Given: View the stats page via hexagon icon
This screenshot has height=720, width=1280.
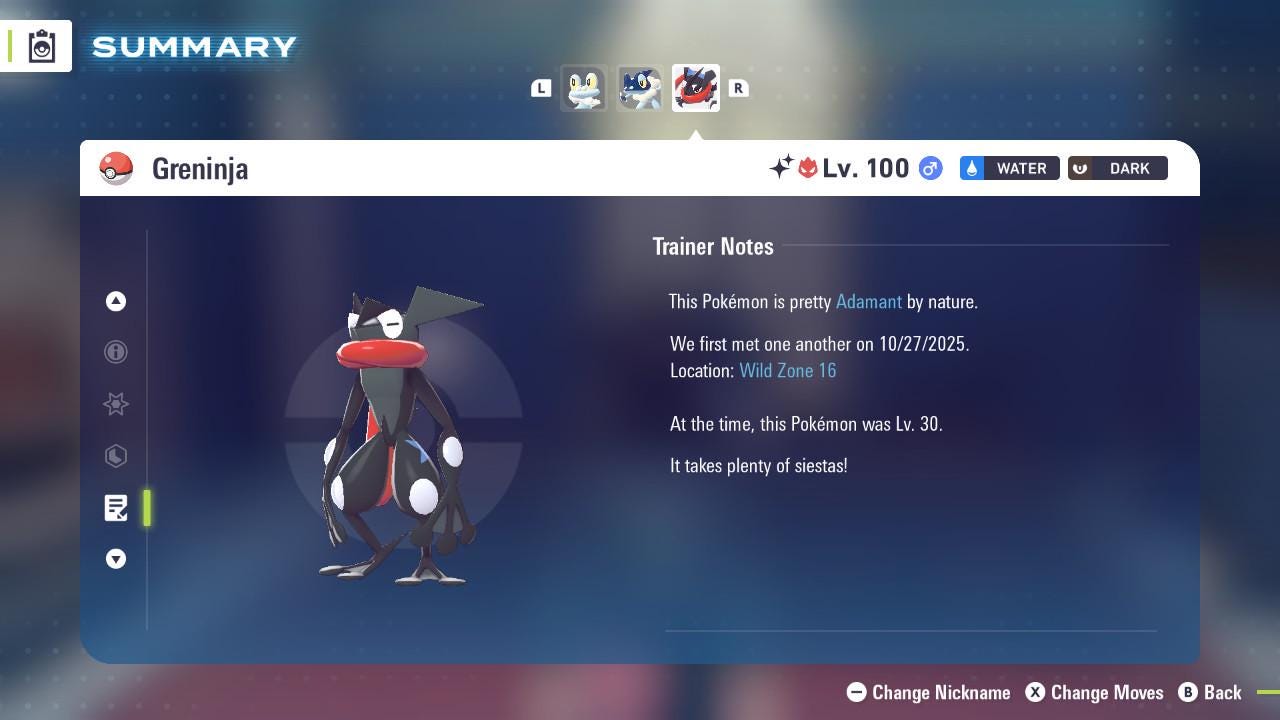Looking at the screenshot, I should (x=116, y=456).
